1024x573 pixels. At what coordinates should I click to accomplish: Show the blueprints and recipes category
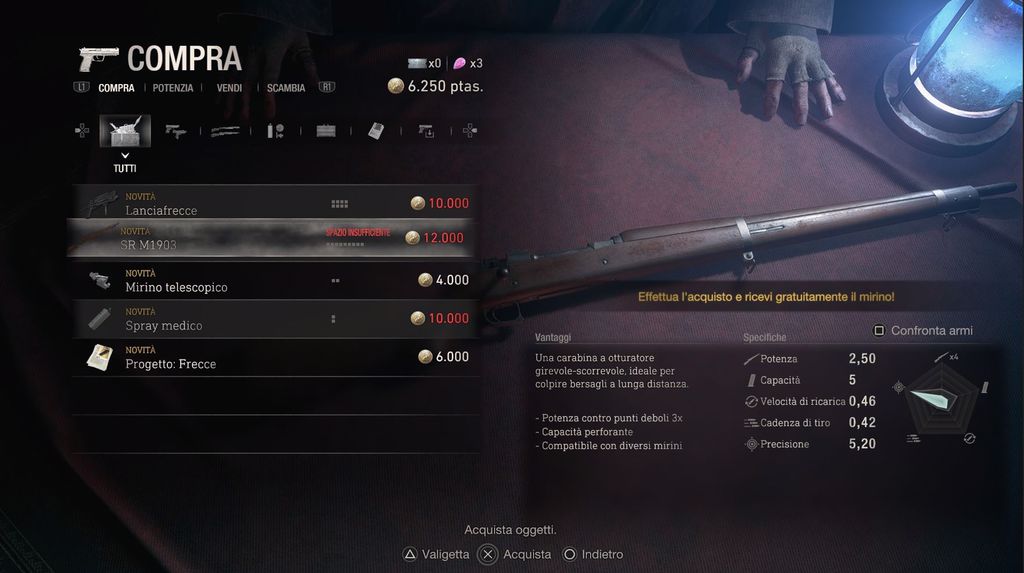(375, 131)
